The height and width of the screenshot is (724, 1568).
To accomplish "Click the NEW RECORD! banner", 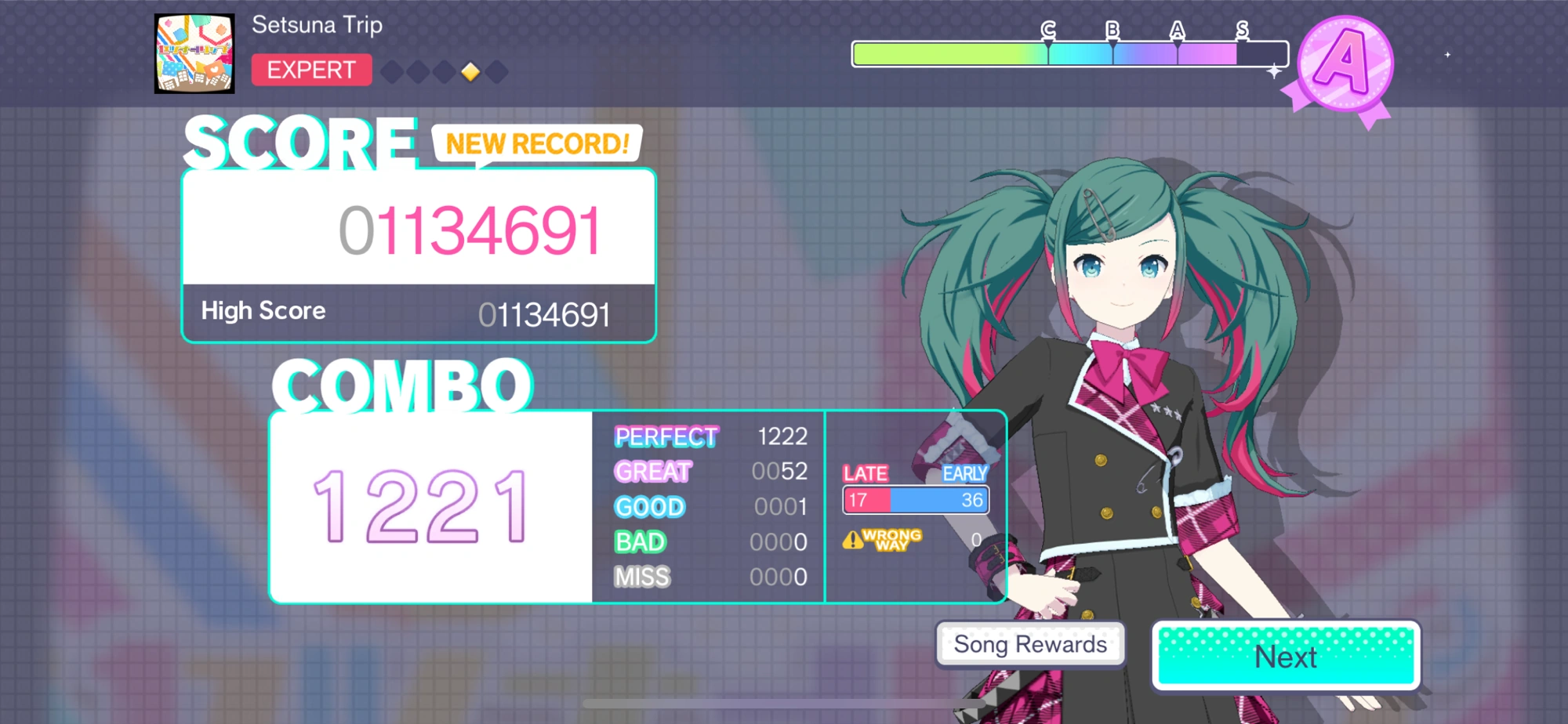I will click(536, 143).
